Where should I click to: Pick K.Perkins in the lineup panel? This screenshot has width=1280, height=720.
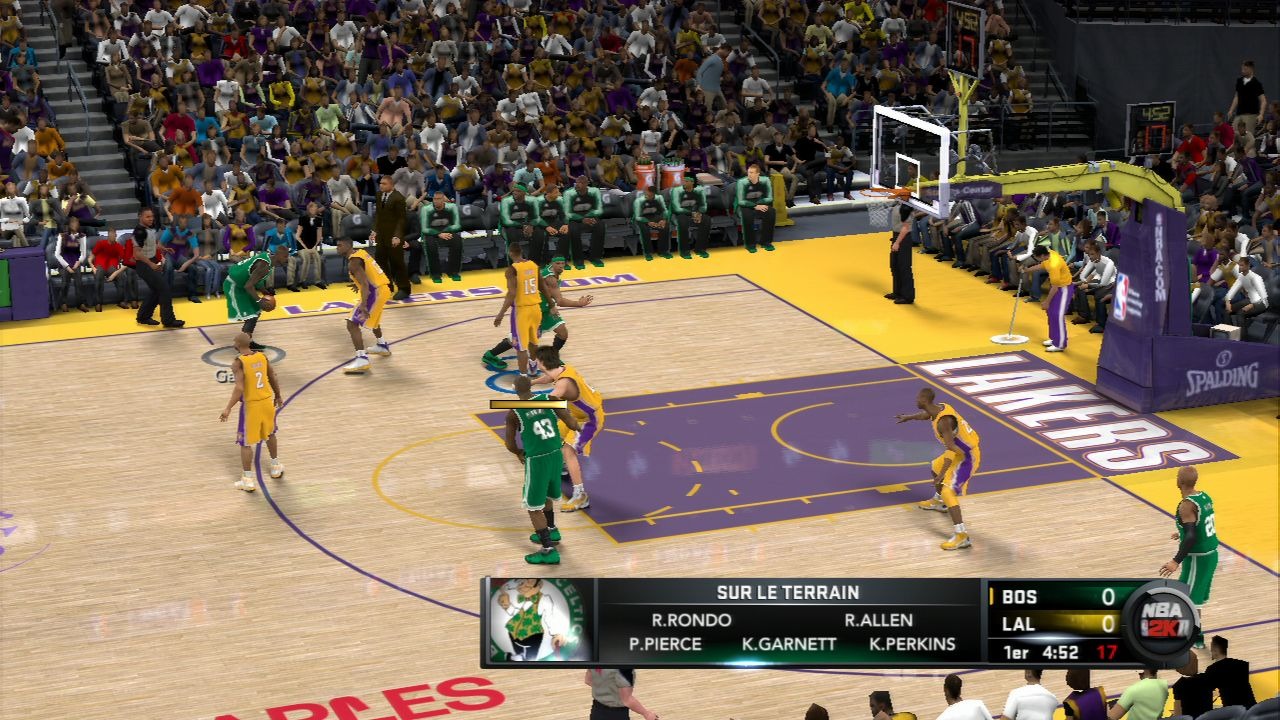click(x=912, y=644)
